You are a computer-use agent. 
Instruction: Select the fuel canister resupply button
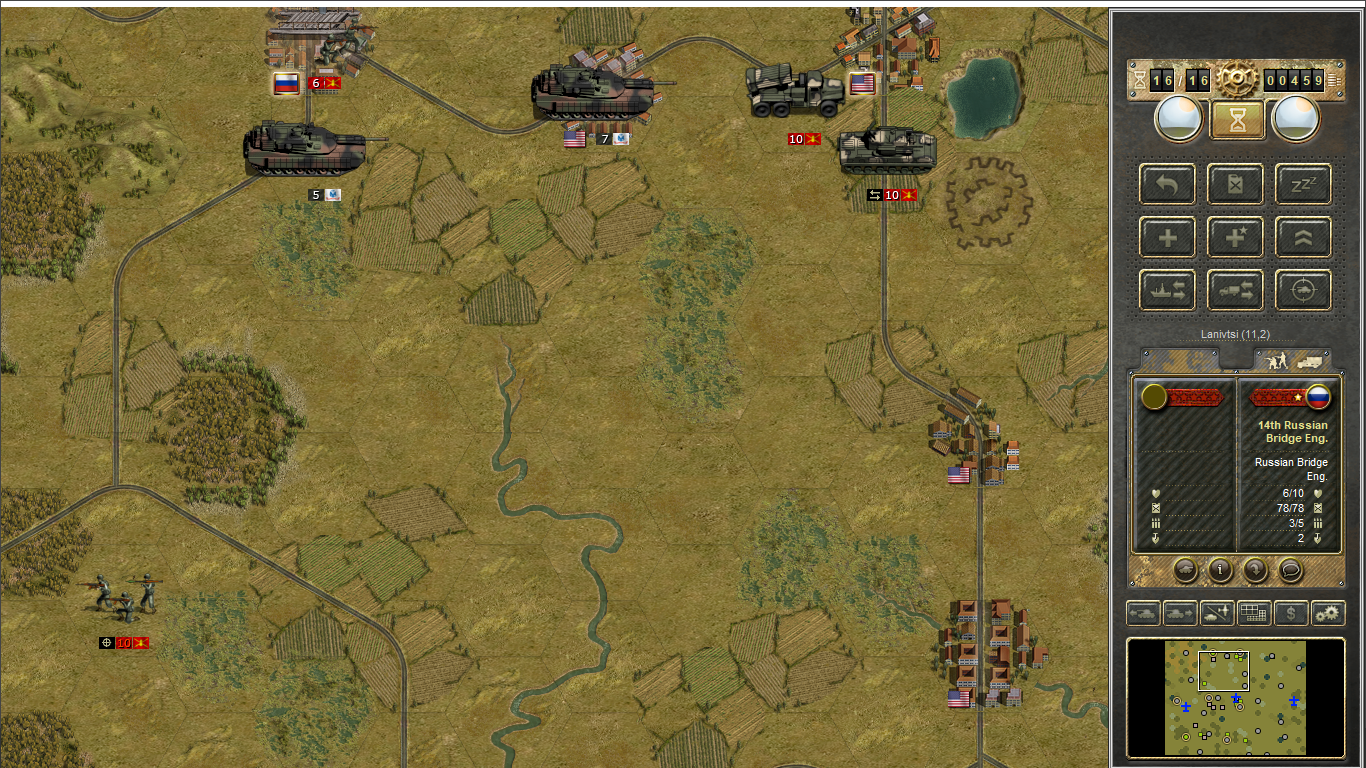click(1235, 184)
